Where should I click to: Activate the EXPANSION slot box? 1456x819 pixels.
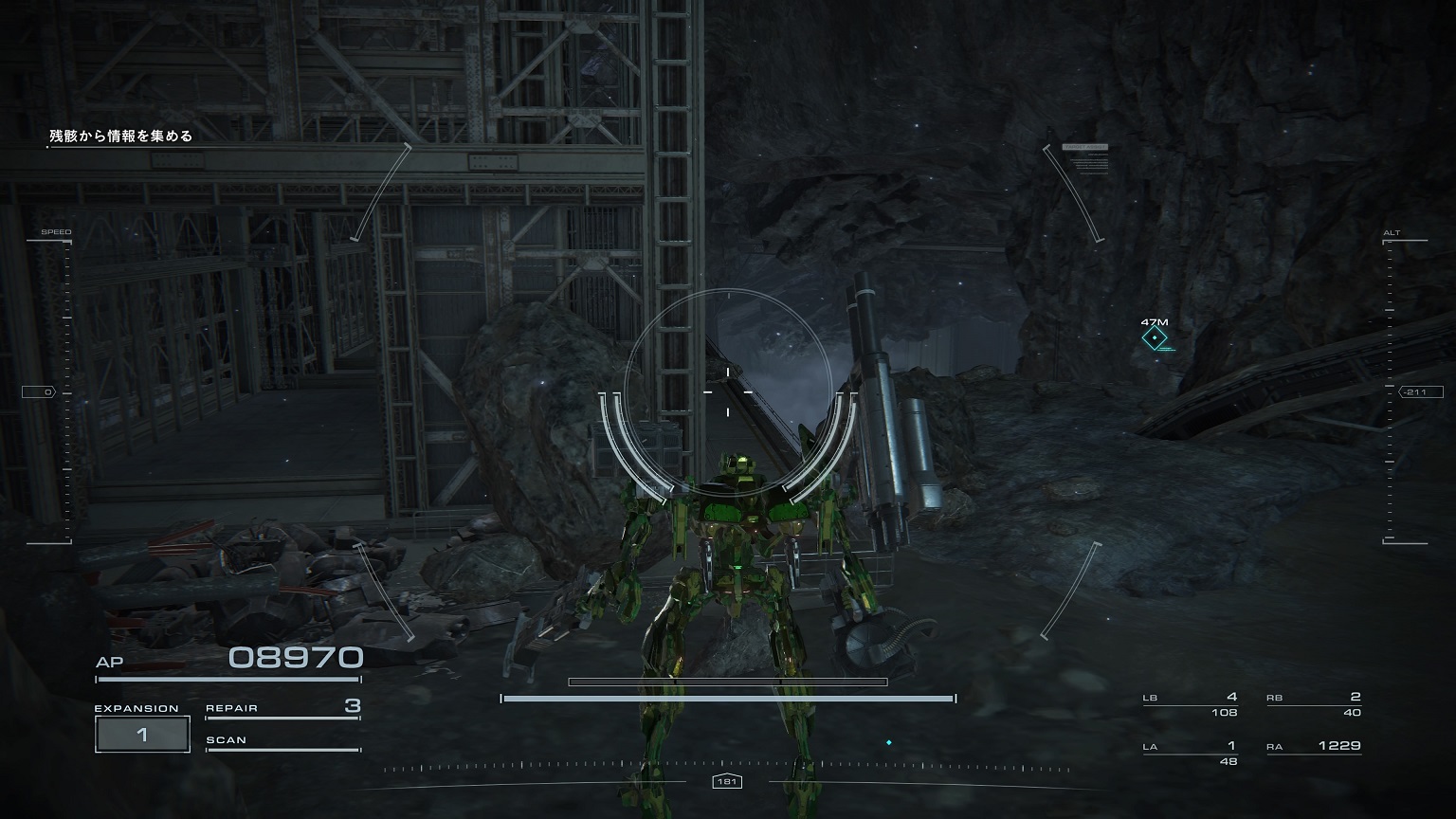pos(142,735)
